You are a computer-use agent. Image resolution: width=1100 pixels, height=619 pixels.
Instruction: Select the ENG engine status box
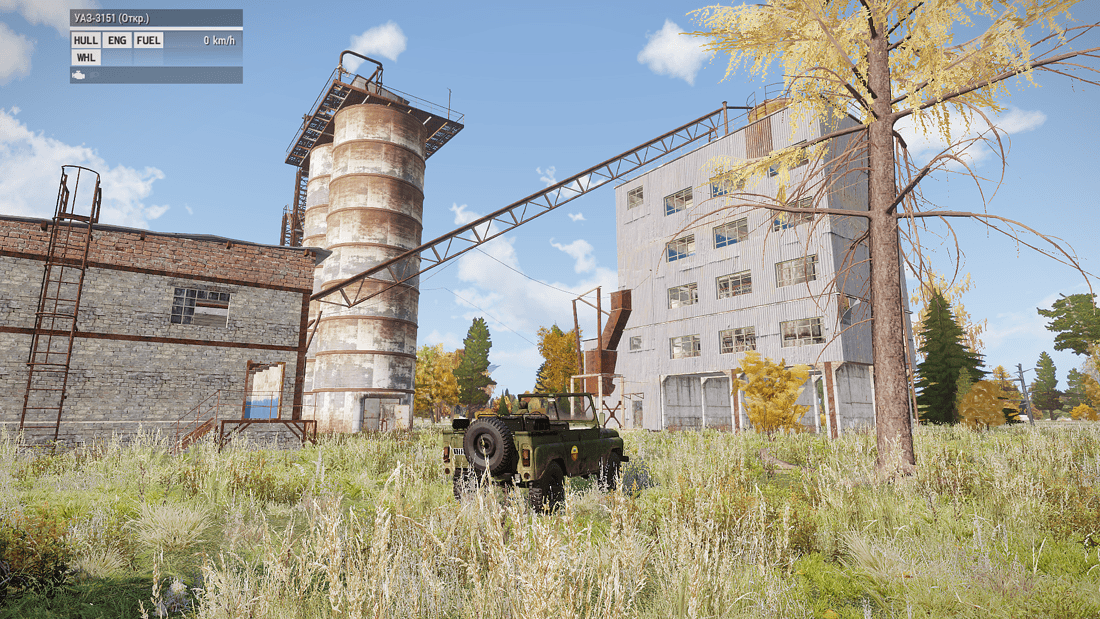pyautogui.click(x=116, y=40)
